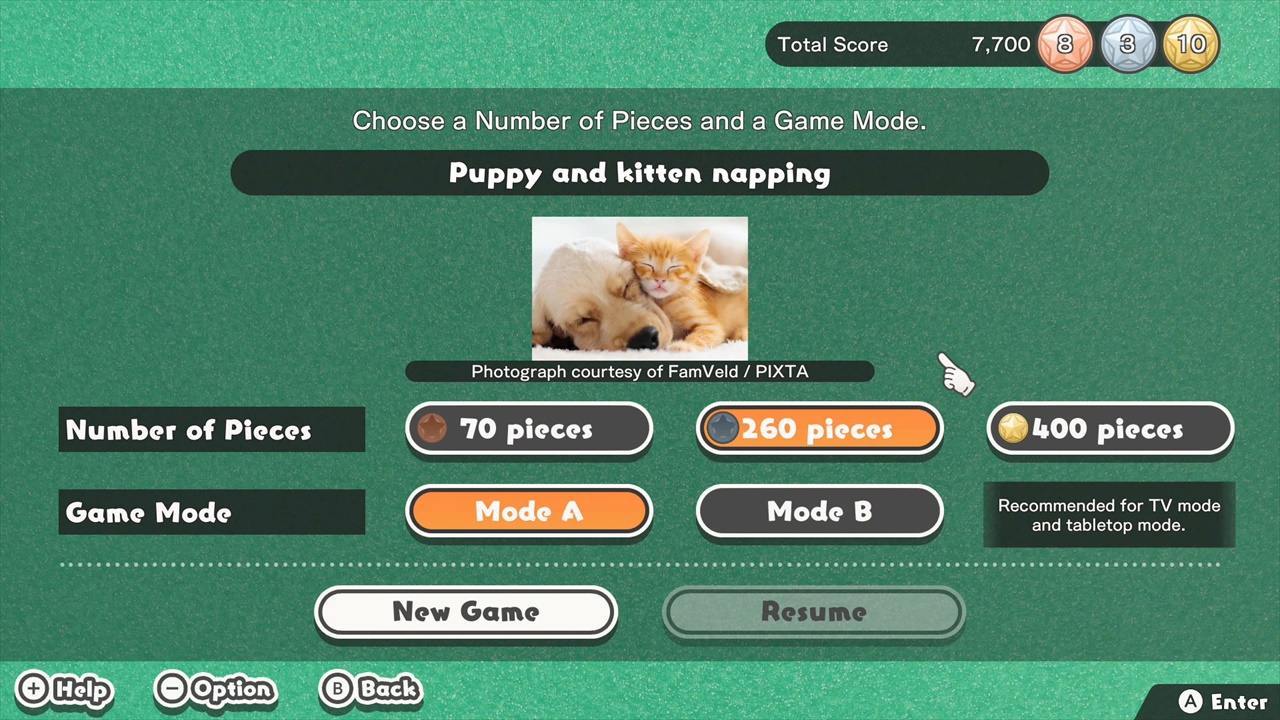
Task: Click the bronze medal icon on 70 pieces button
Action: tap(432, 429)
